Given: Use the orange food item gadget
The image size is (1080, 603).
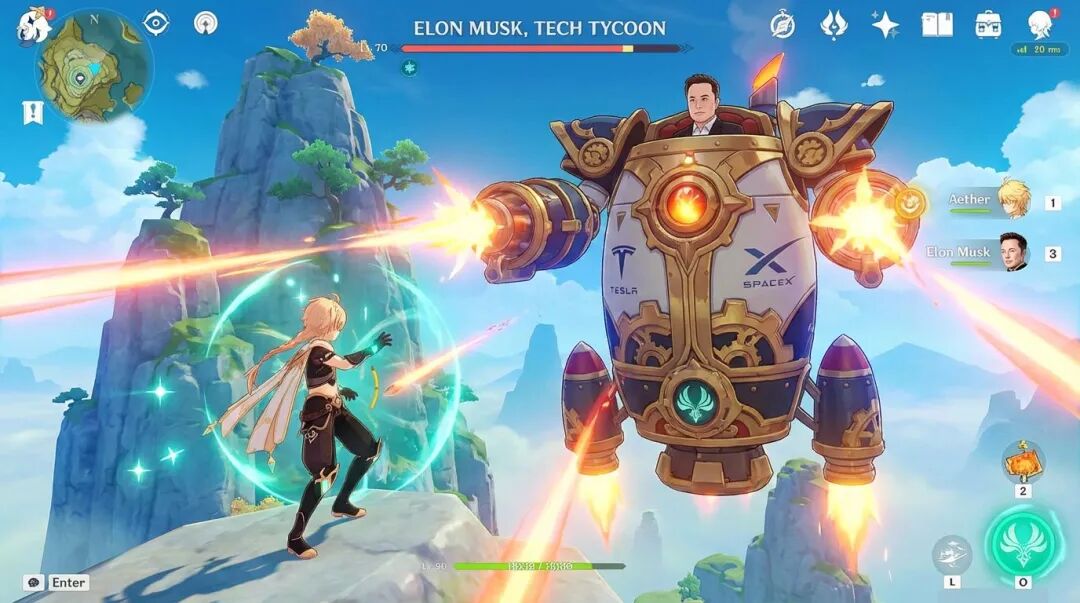Looking at the screenshot, I should click(x=1023, y=461).
